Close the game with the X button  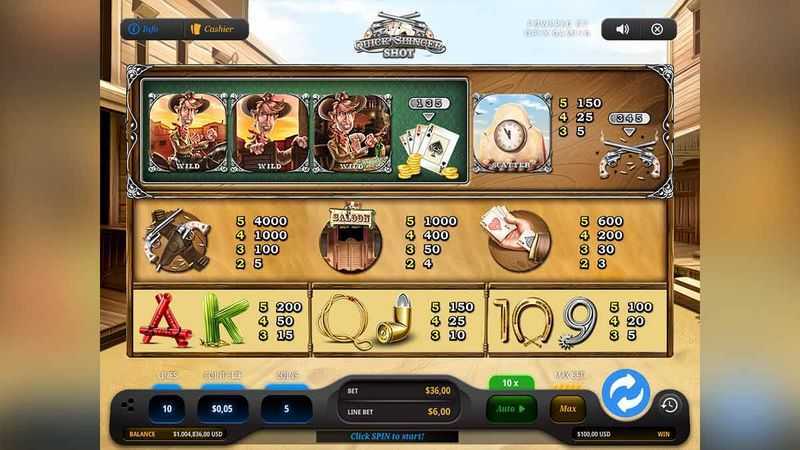(657, 29)
